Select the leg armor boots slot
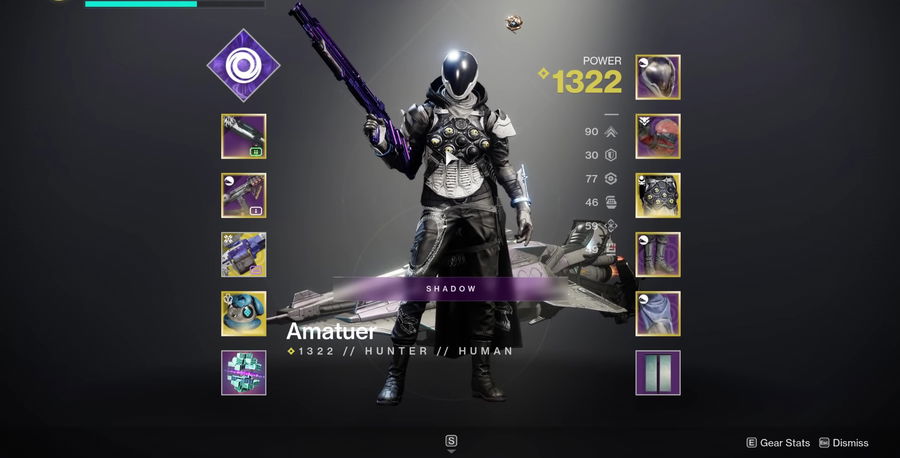This screenshot has height=458, width=900. [658, 254]
